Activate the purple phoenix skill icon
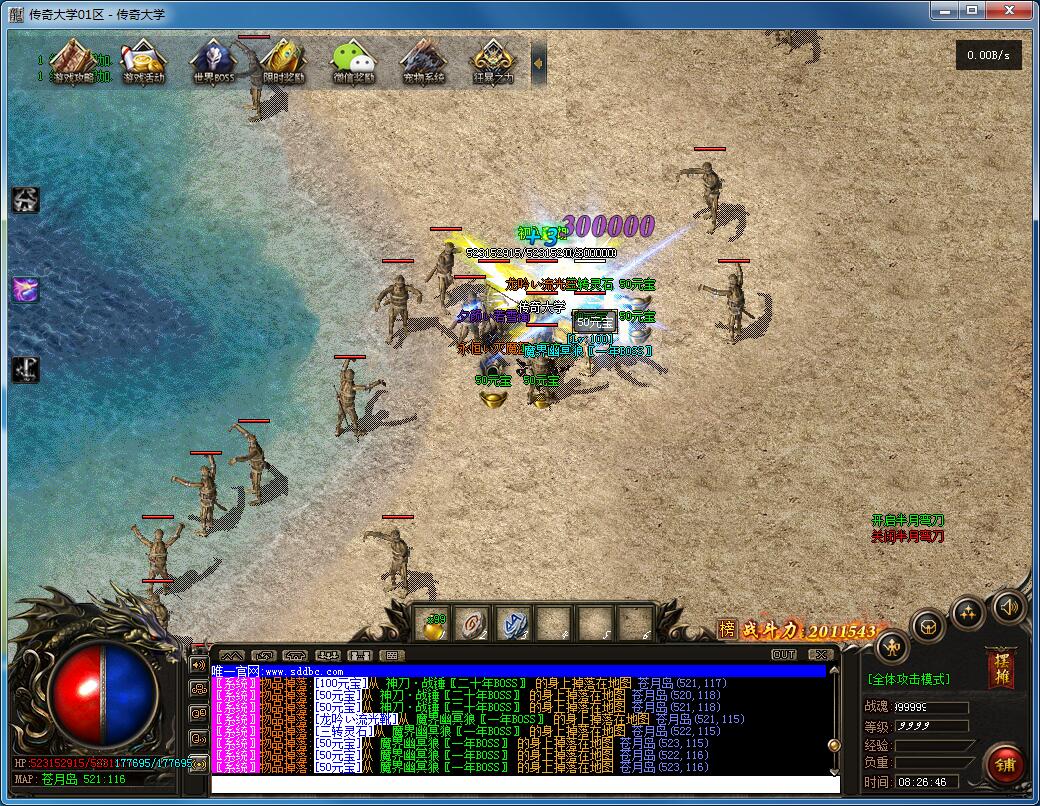 [25, 290]
